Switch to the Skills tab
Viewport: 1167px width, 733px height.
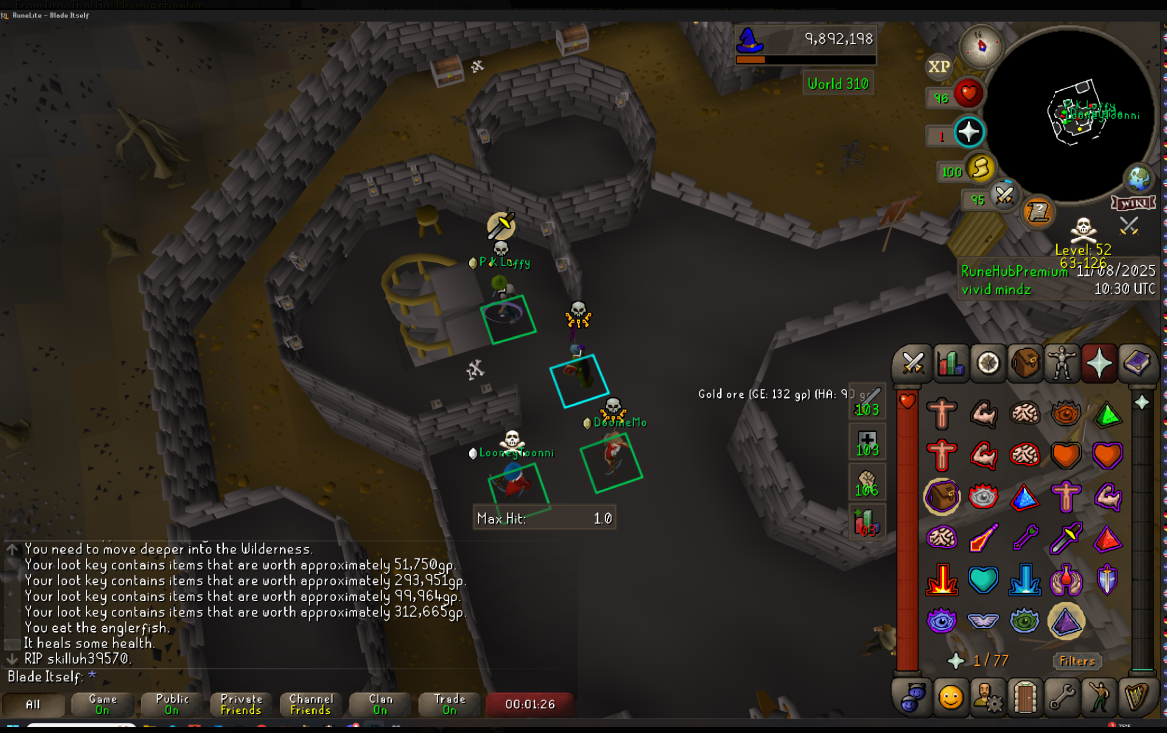click(x=950, y=362)
